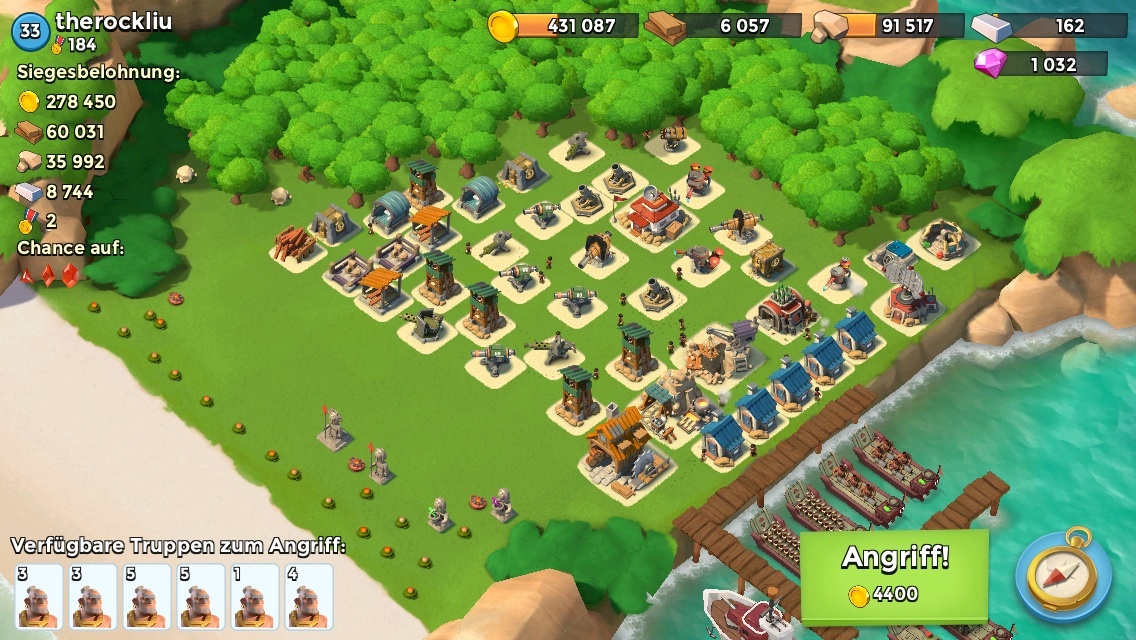The image size is (1136, 640).
Task: Start the attack with the Angriff! button
Action: (894, 574)
